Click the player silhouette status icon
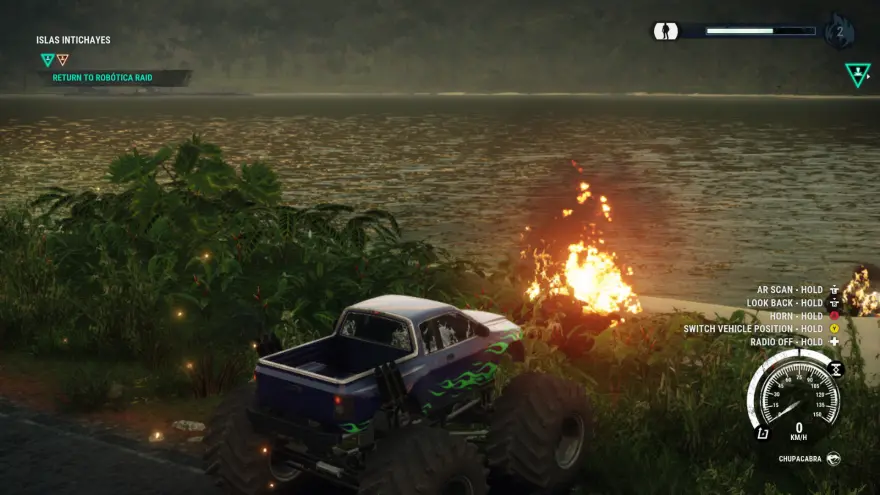The width and height of the screenshot is (880, 495). pos(666,31)
